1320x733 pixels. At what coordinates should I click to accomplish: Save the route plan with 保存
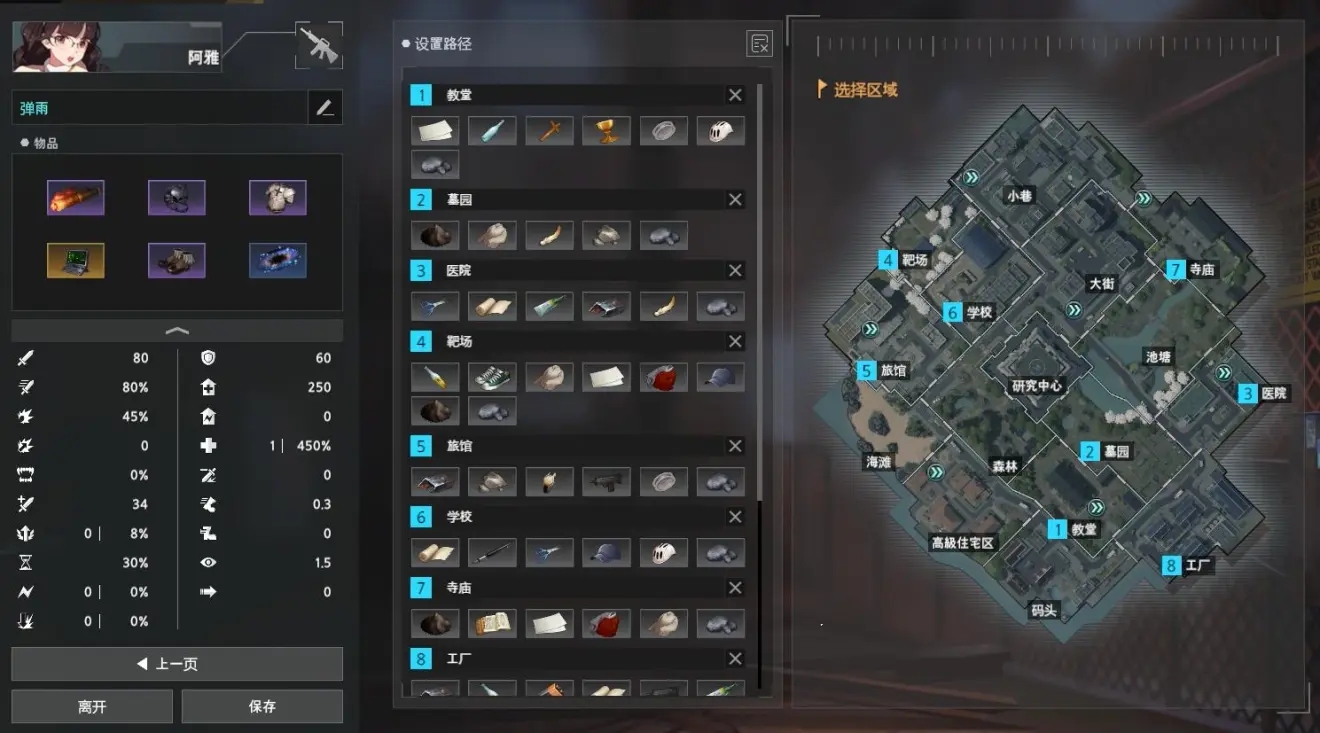tap(262, 706)
